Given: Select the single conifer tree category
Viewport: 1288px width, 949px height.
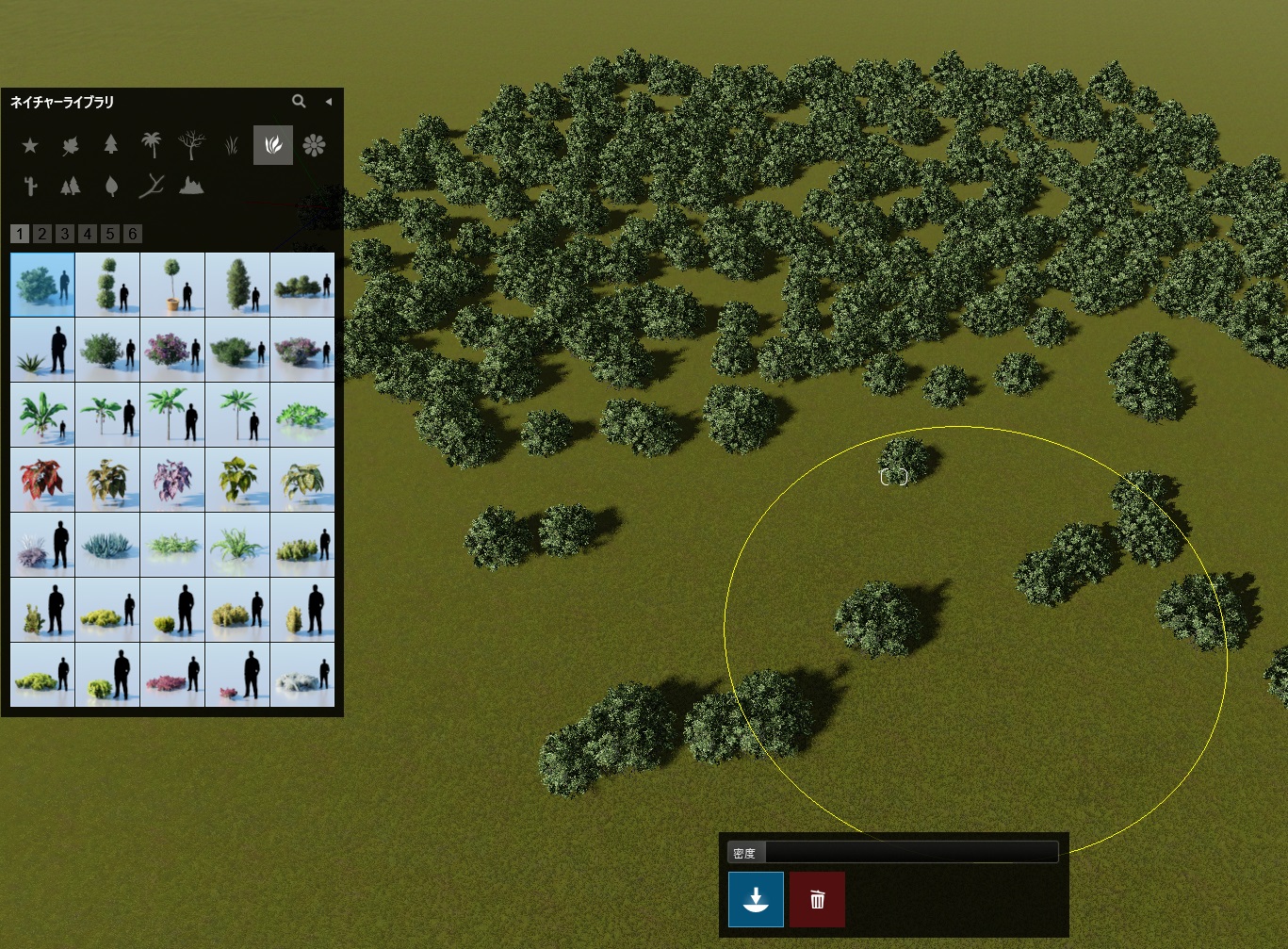Looking at the screenshot, I should pyautogui.click(x=111, y=144).
